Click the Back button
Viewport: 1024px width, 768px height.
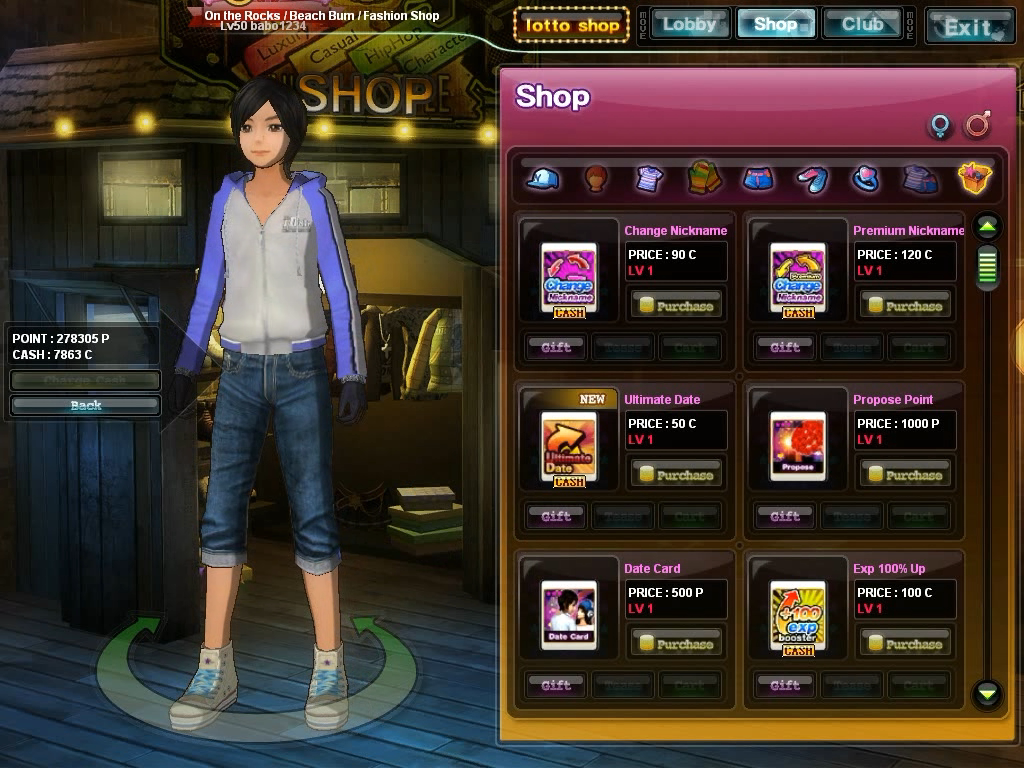[86, 405]
